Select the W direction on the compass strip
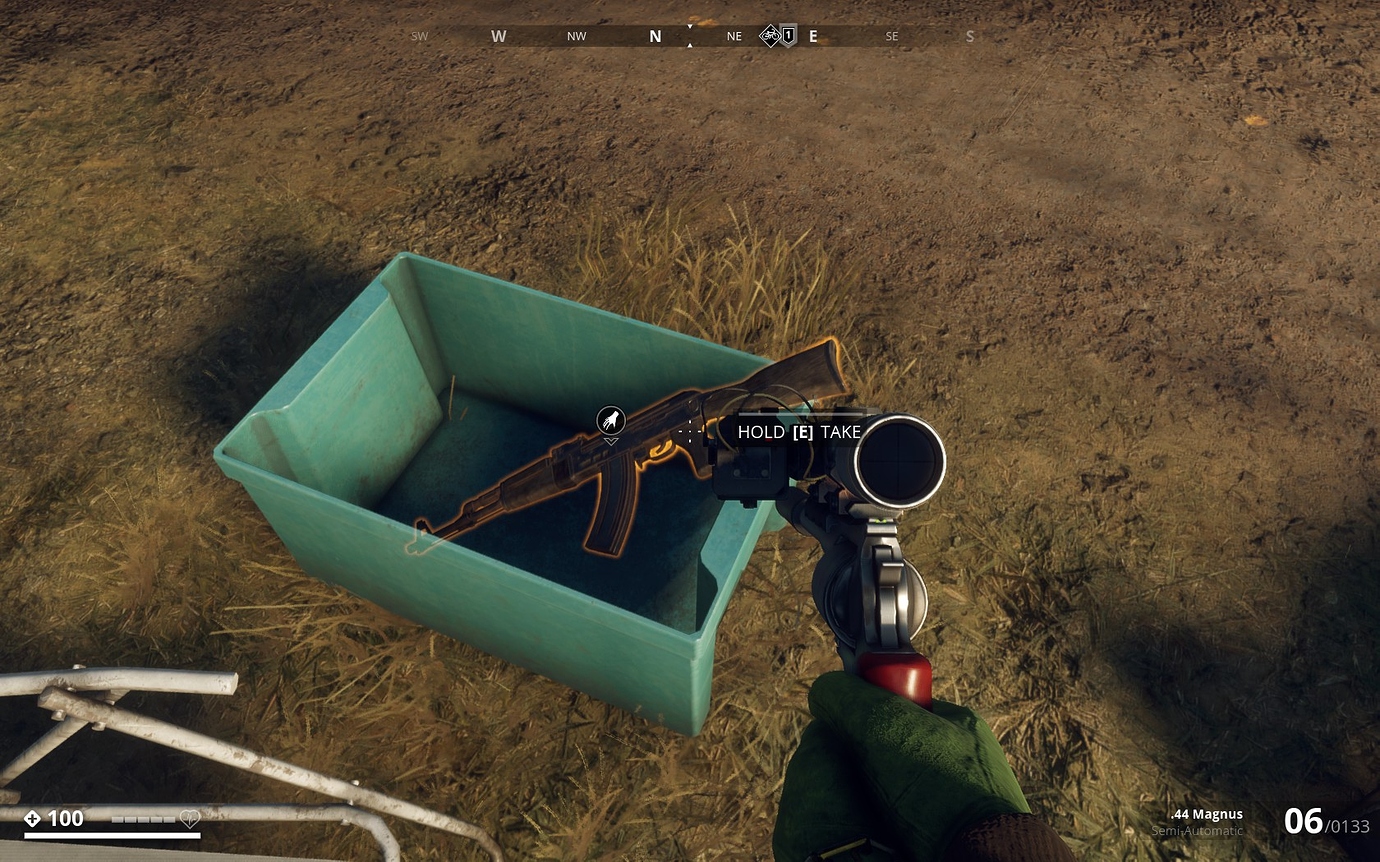Viewport: 1380px width, 862px height. (498, 36)
